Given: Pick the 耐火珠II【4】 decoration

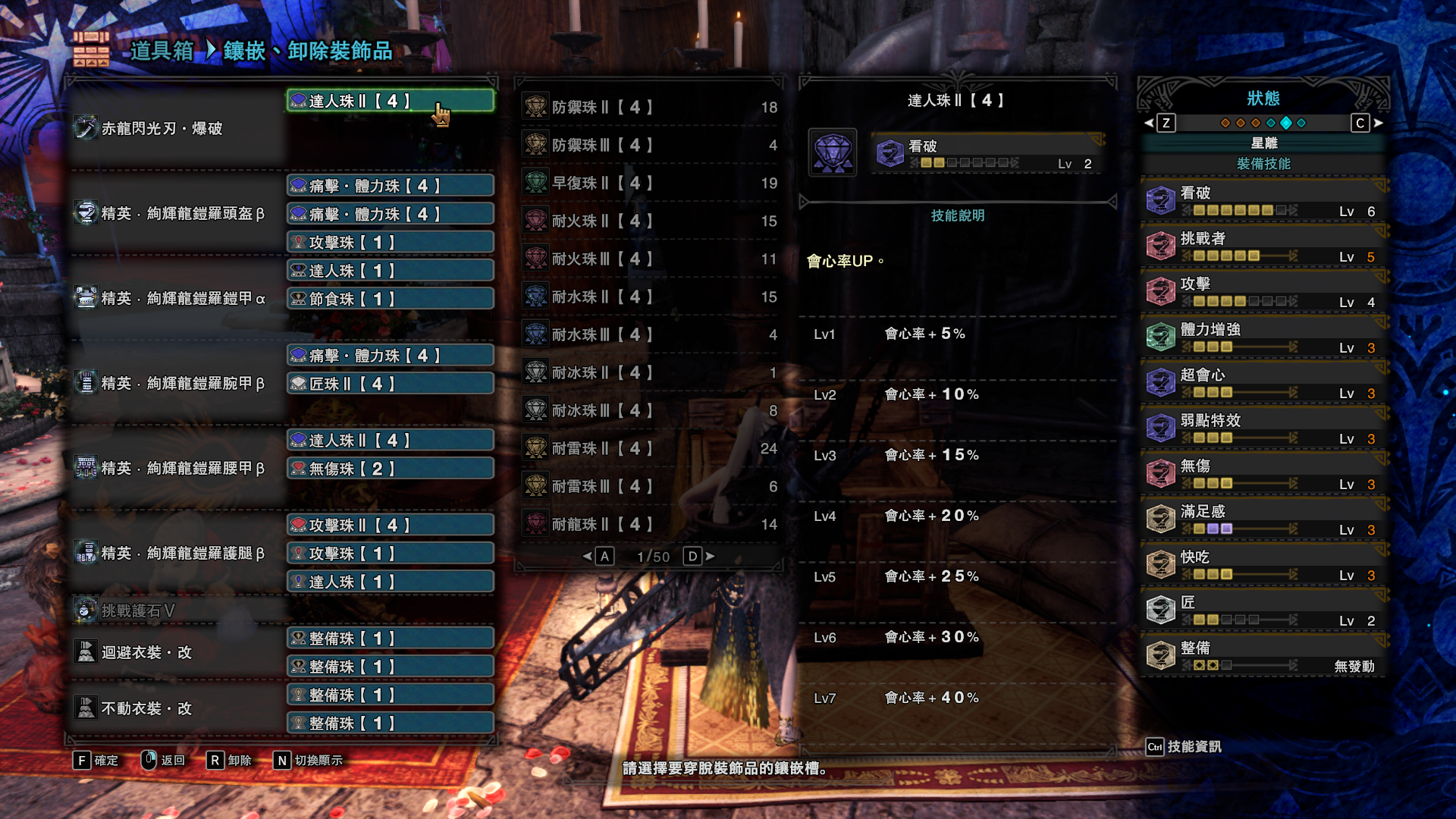Looking at the screenshot, I should (x=649, y=221).
